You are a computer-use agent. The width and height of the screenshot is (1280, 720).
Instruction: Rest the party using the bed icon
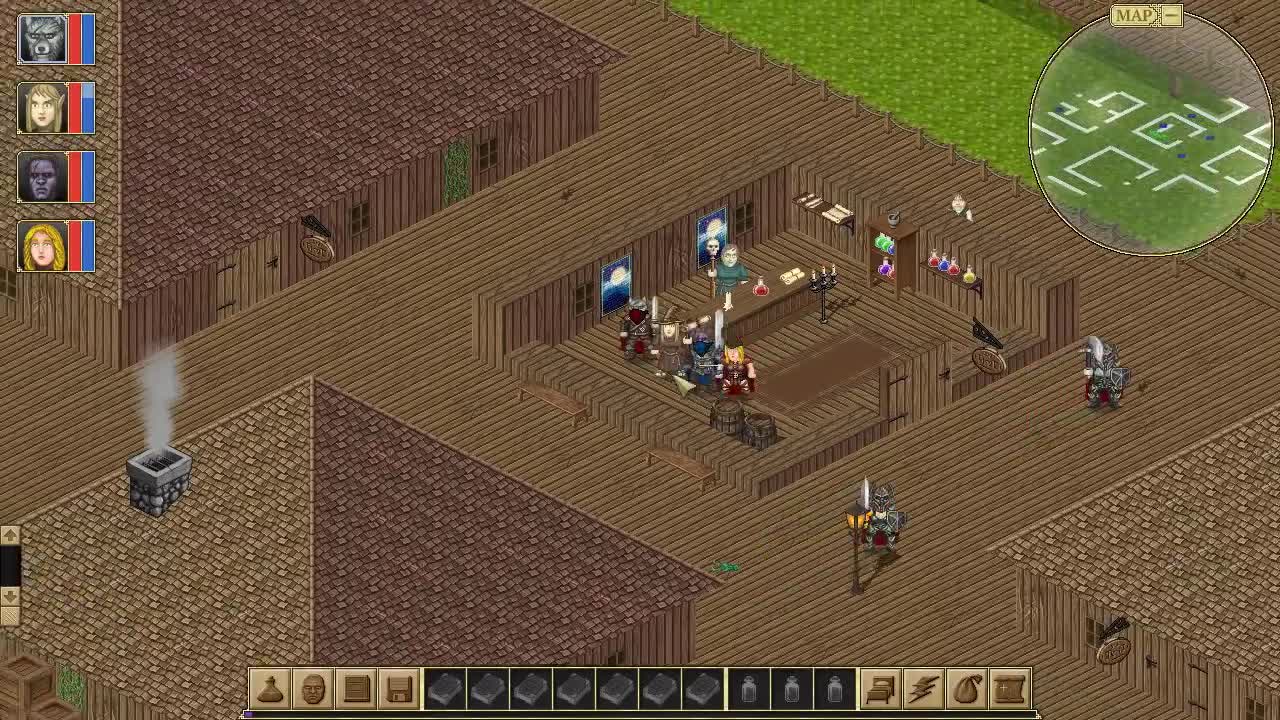pos(880,688)
